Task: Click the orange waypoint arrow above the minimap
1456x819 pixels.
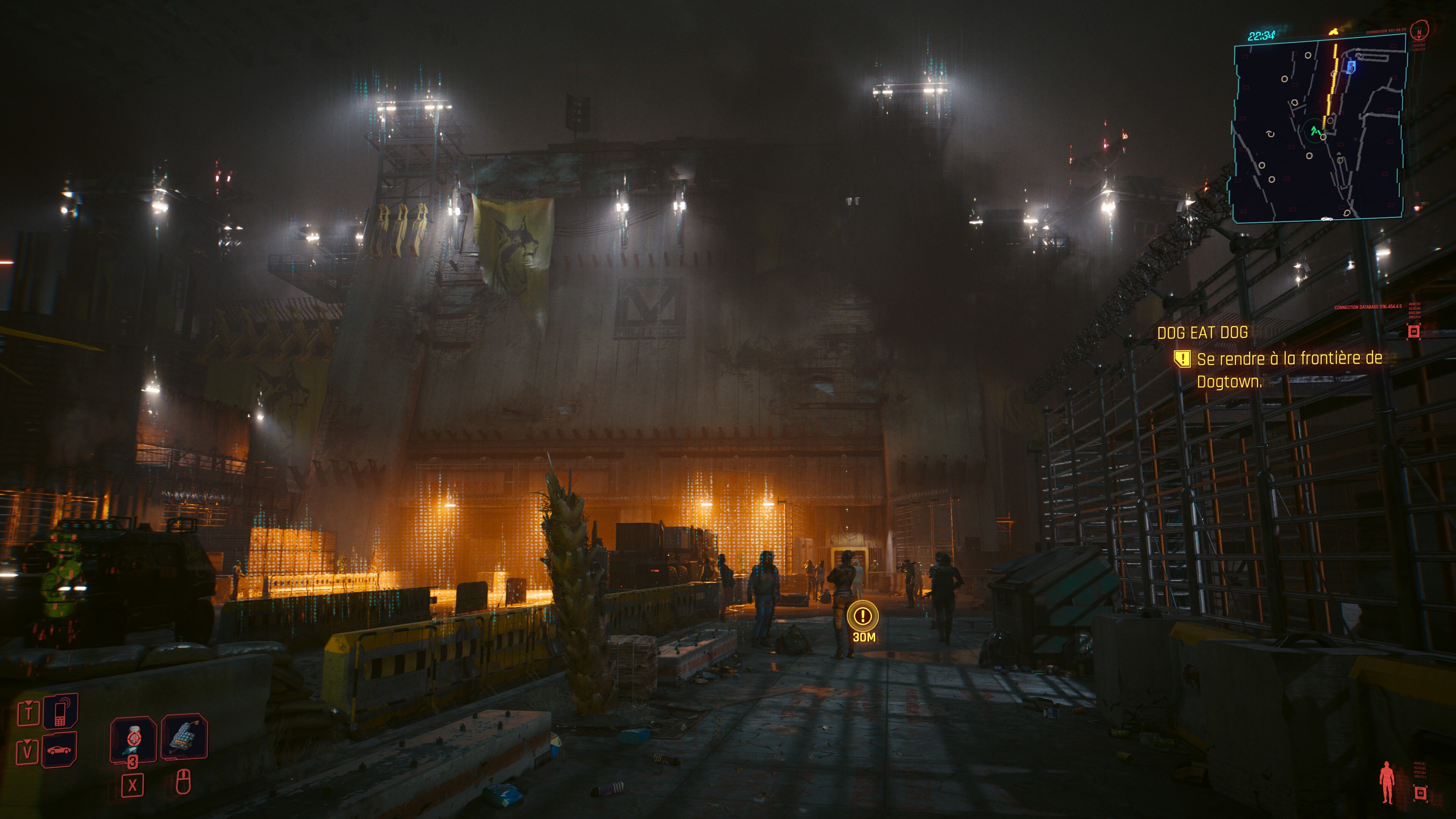Action: 1334,32
